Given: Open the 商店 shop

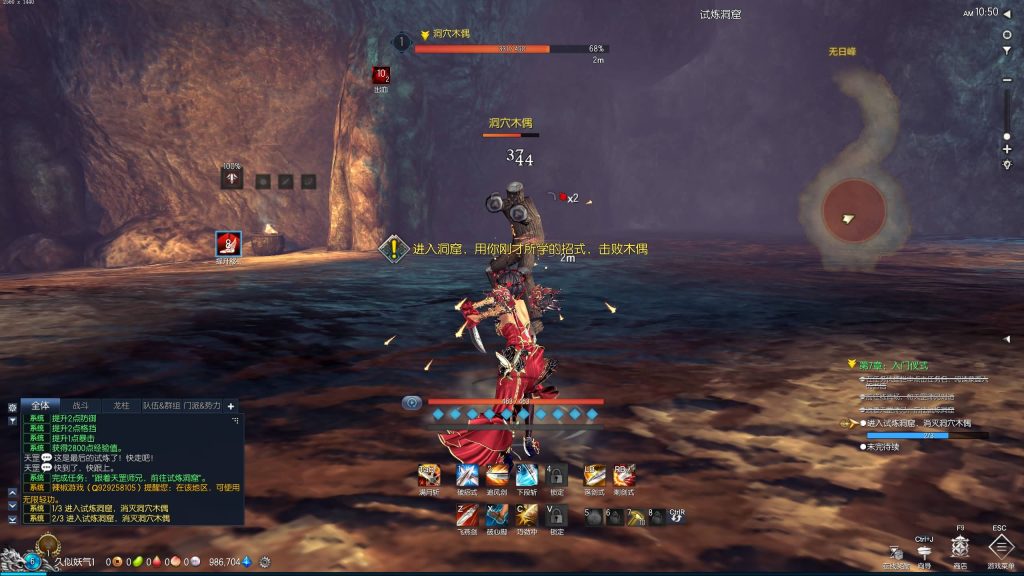Looking at the screenshot, I should 960,546.
